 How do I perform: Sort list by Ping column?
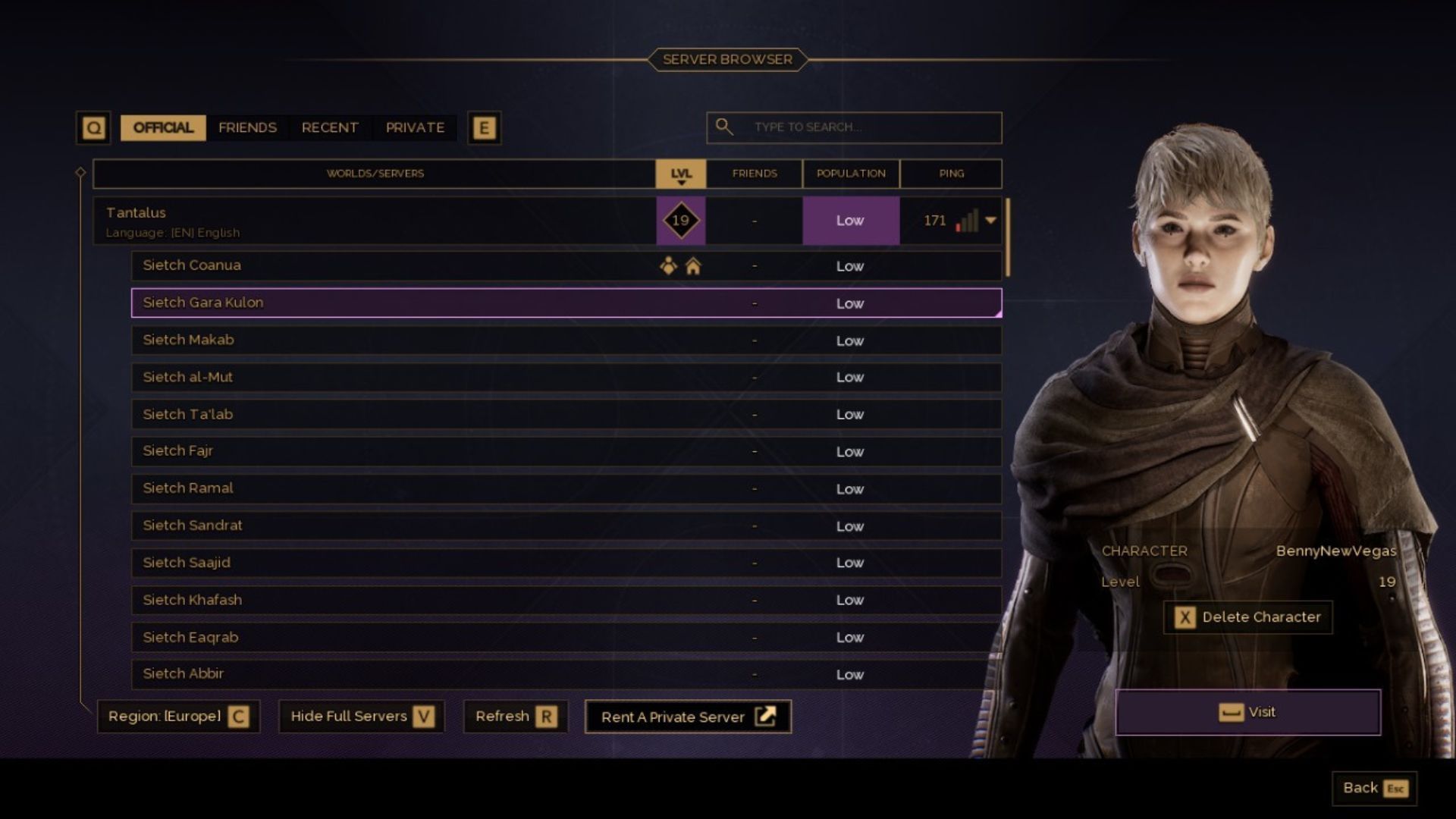tap(951, 174)
